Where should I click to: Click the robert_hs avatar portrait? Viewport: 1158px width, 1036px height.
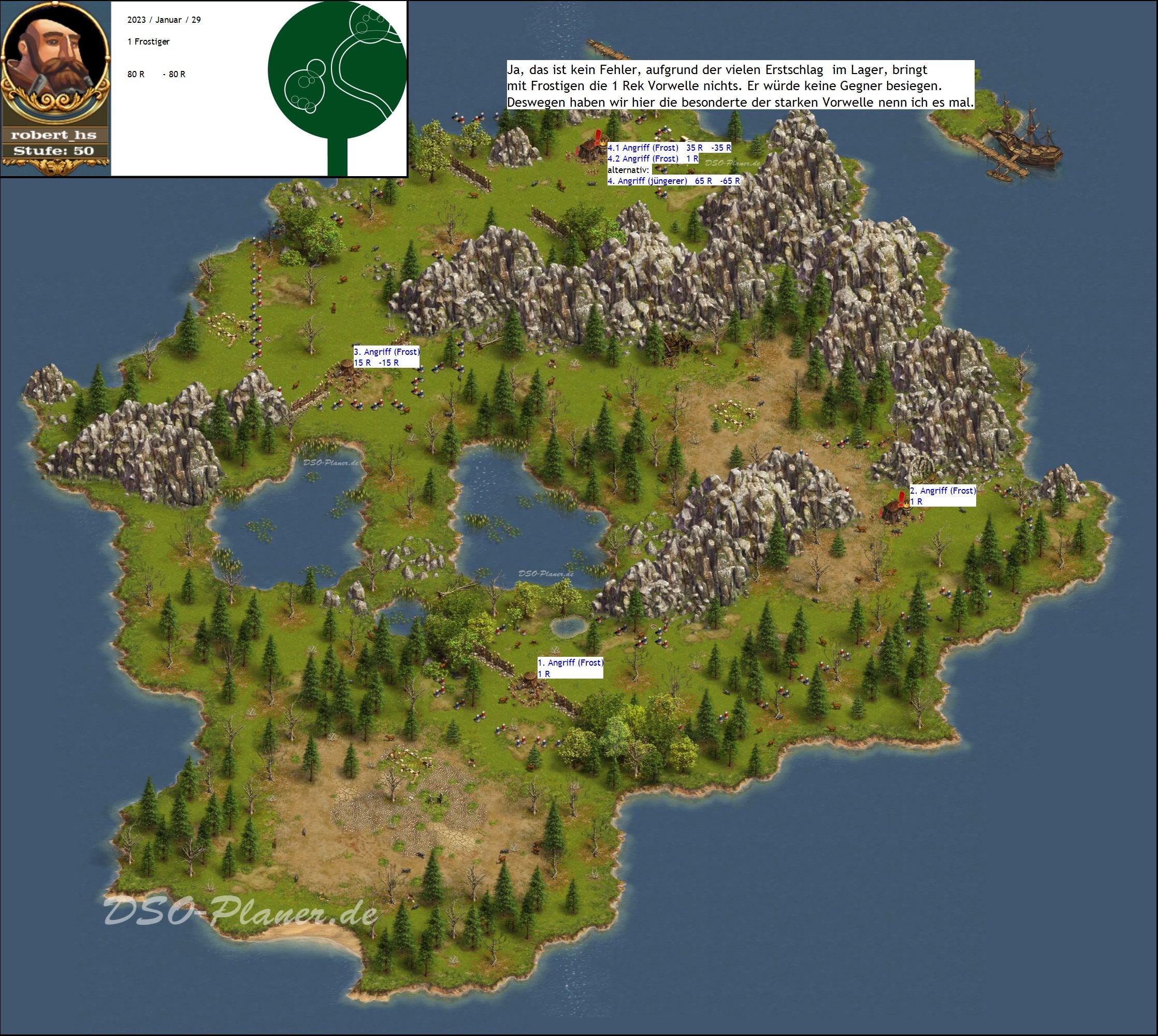pyautogui.click(x=55, y=60)
